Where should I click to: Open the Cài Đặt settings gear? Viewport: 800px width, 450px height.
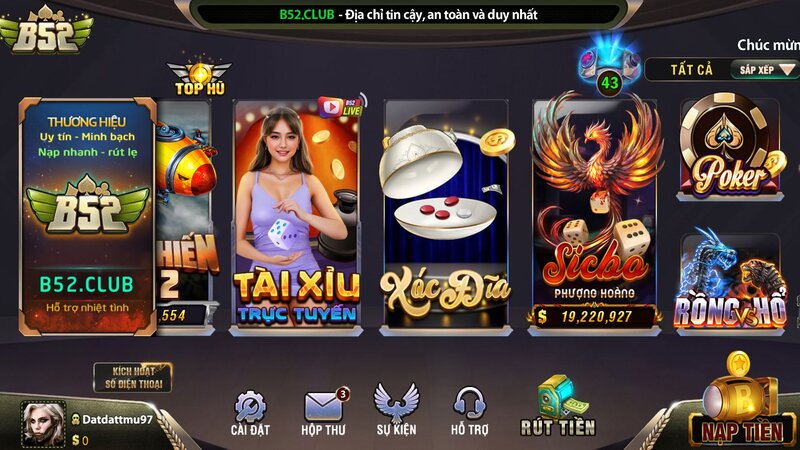pyautogui.click(x=250, y=408)
